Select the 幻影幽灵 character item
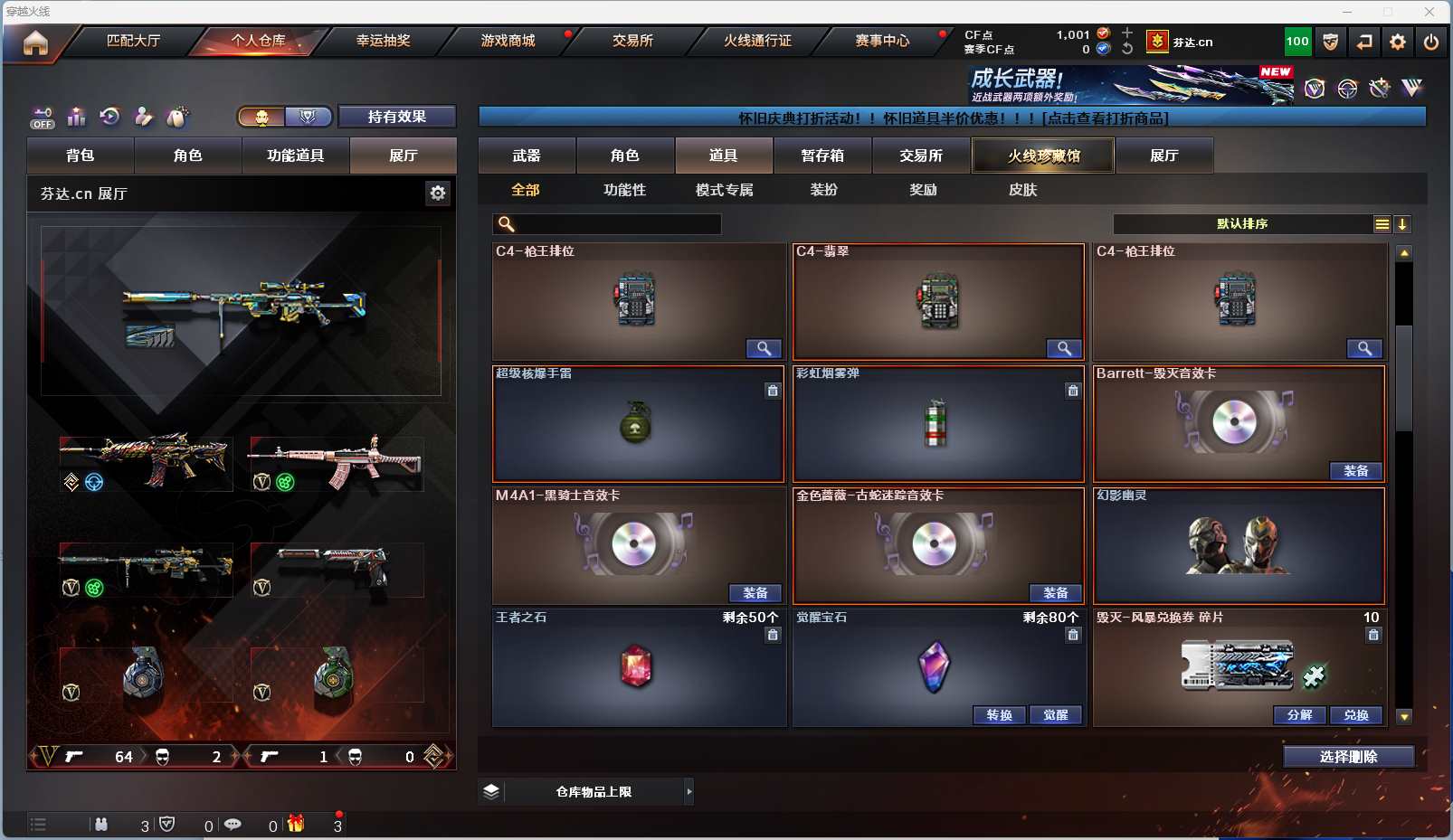This screenshot has width=1453, height=840. point(1239,546)
